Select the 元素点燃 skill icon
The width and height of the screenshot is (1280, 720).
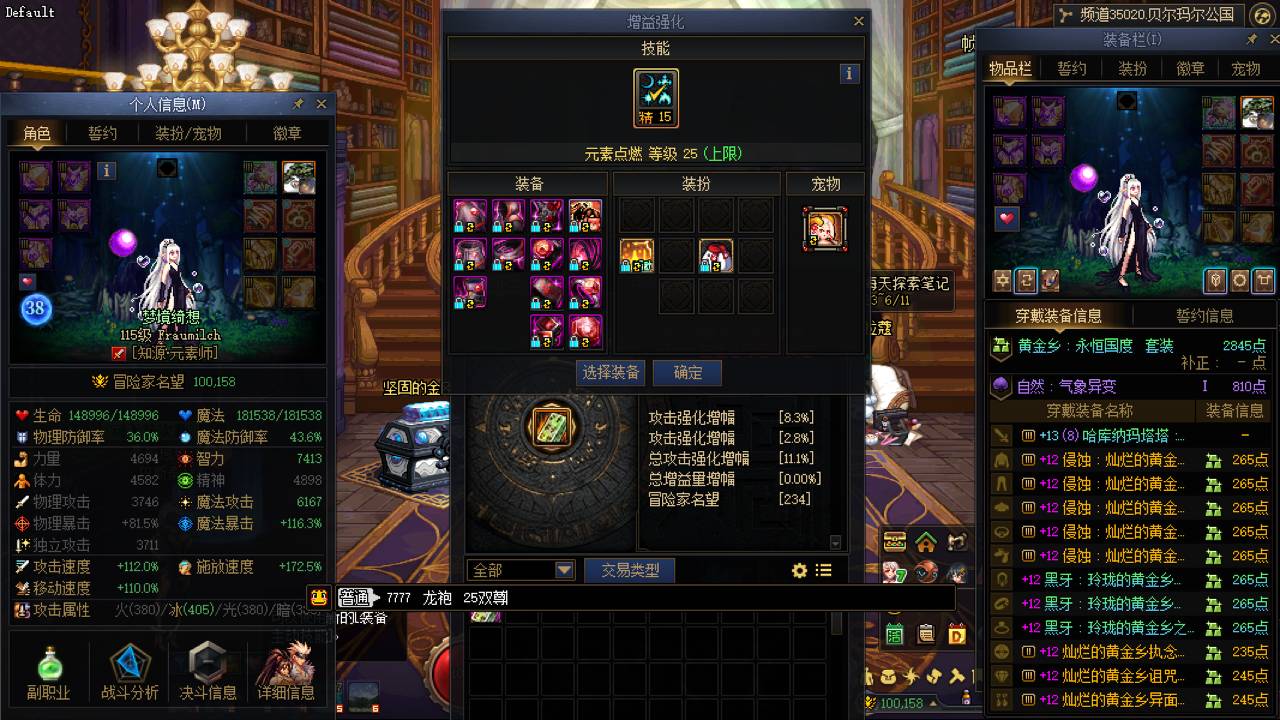point(655,97)
